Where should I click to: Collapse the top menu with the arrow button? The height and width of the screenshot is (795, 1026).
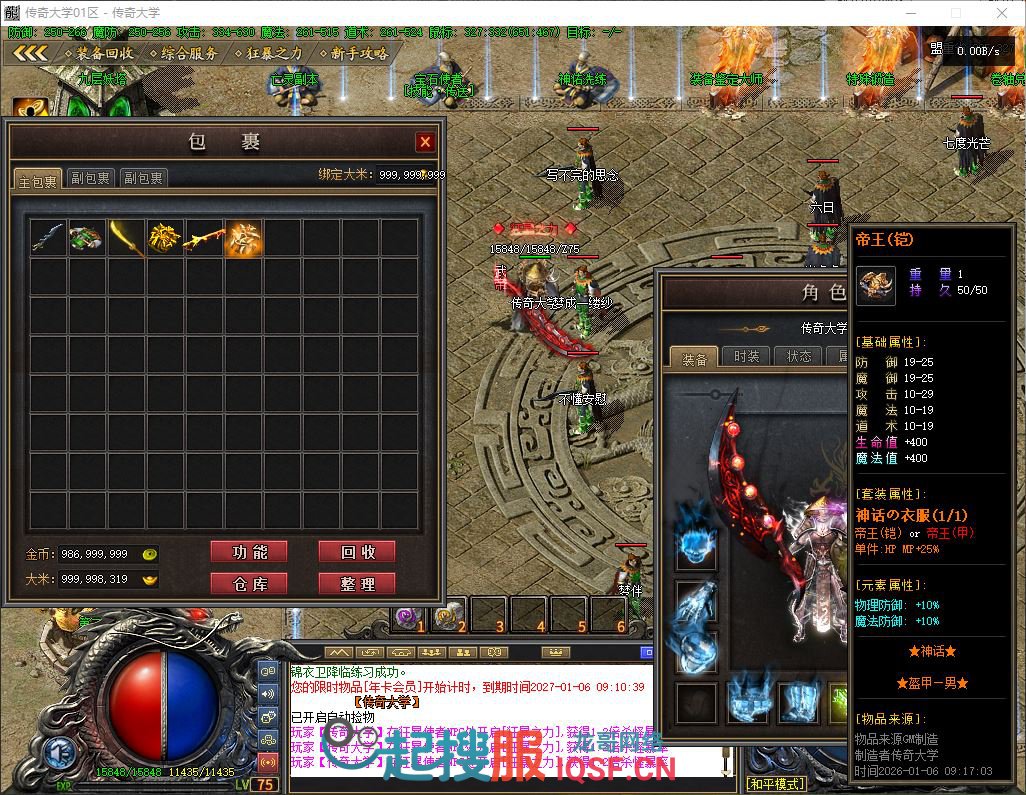coord(30,53)
